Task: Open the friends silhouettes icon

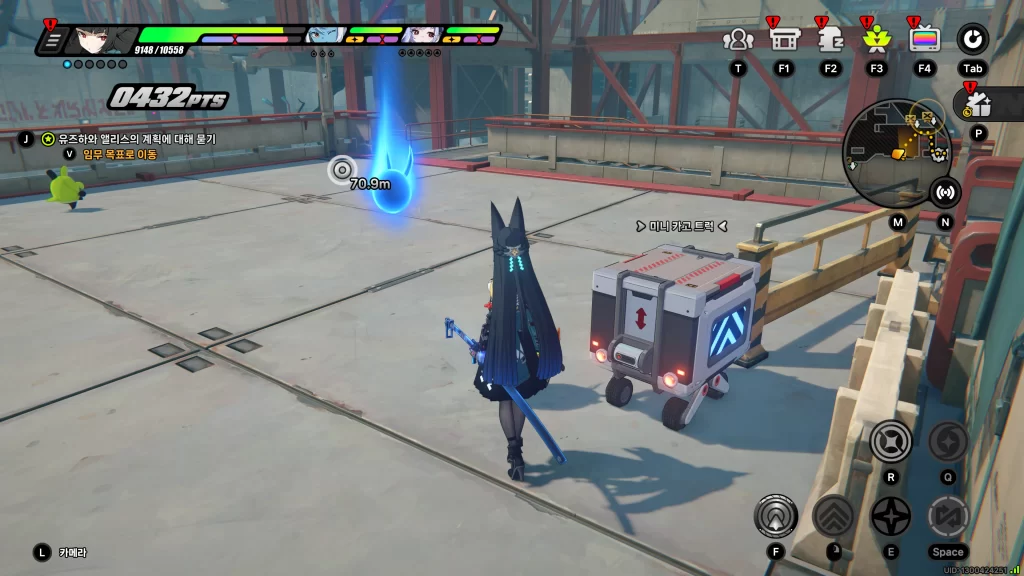Action: tap(738, 39)
